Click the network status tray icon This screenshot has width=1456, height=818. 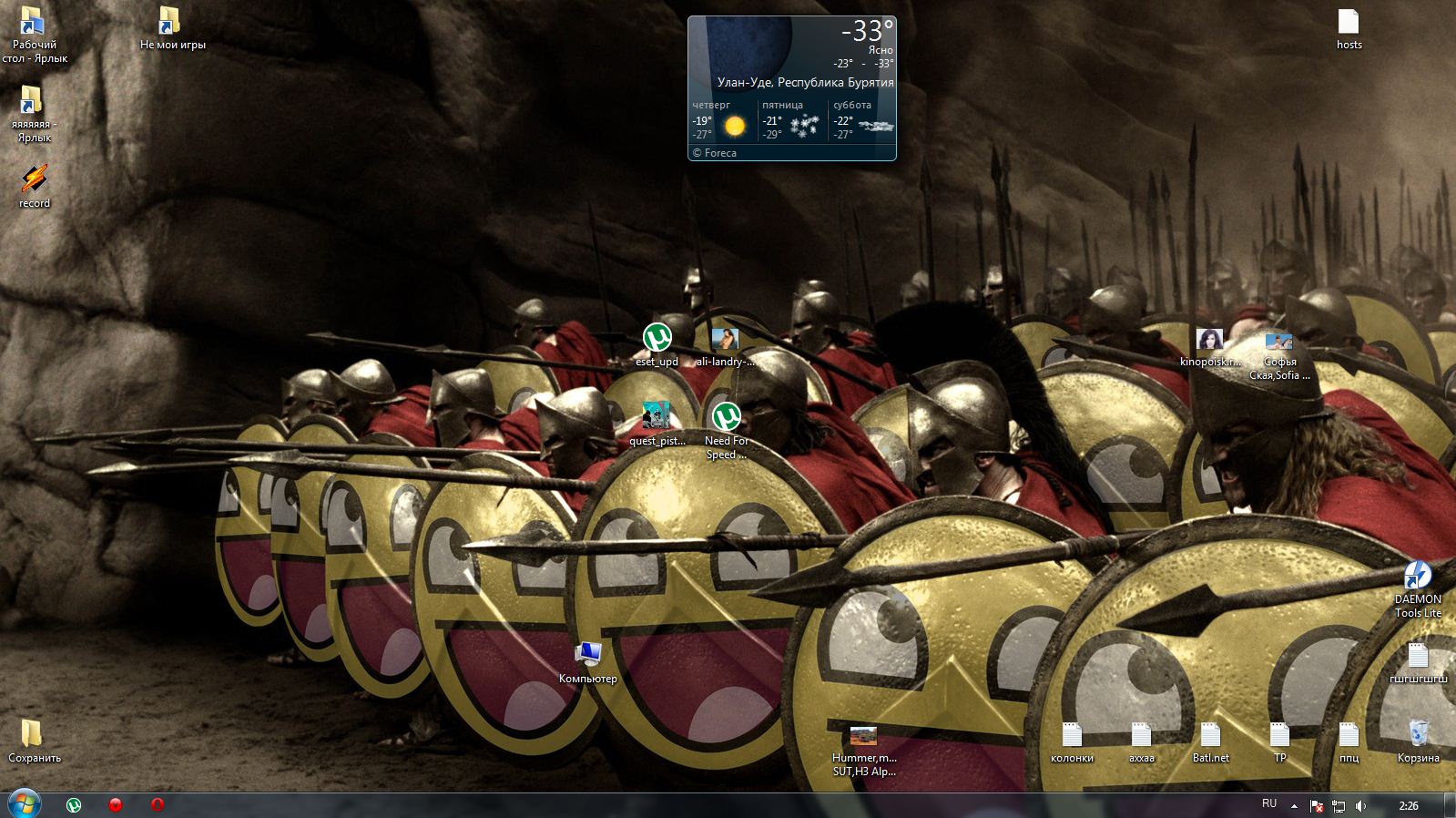coord(1339,805)
